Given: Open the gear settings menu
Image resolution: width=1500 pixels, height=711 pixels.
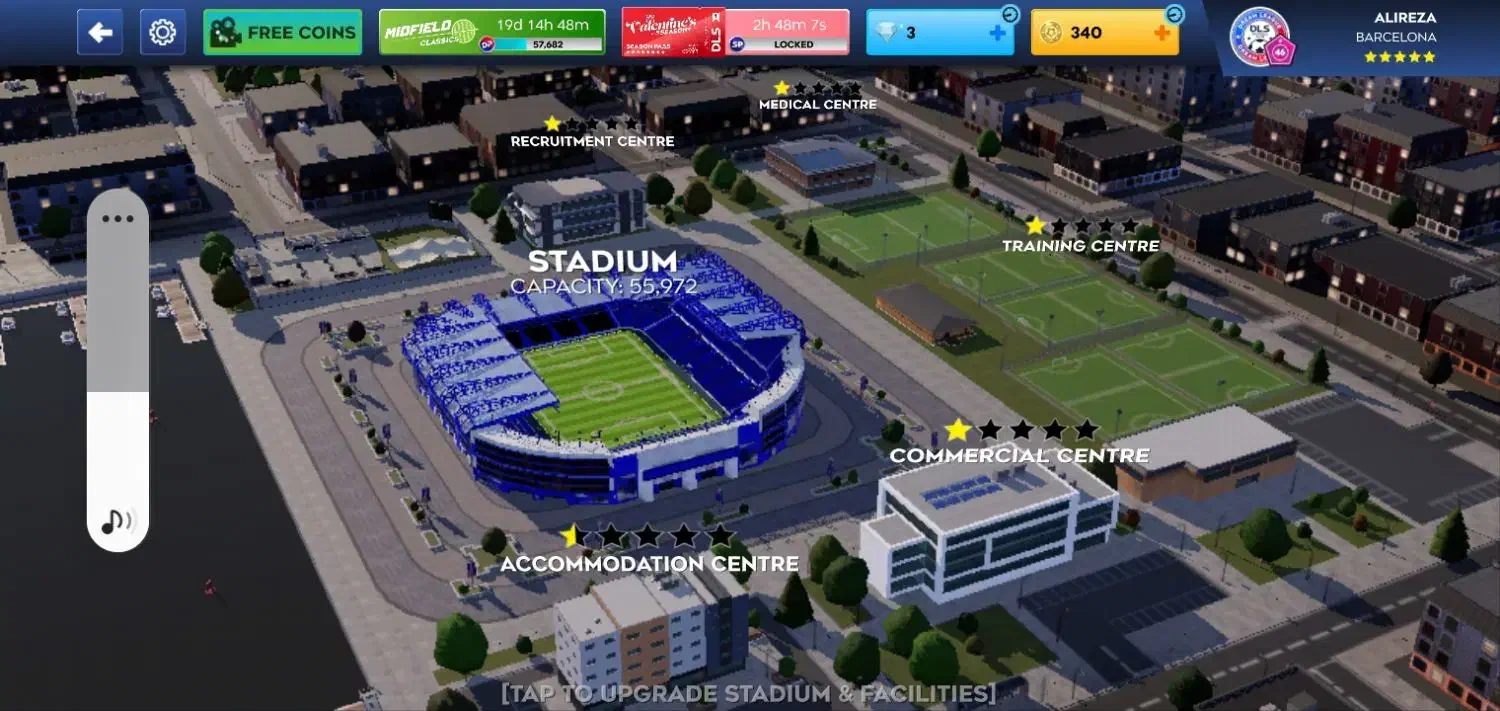Looking at the screenshot, I should (x=162, y=32).
